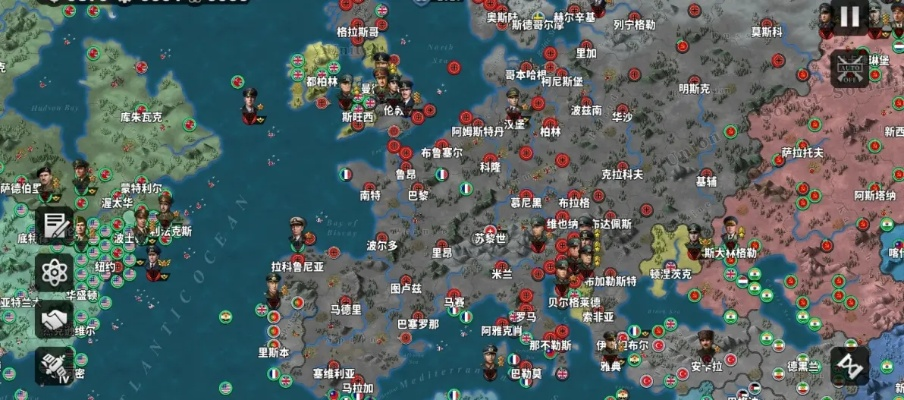Open the atom technology icon
The height and width of the screenshot is (400, 904).
pyautogui.click(x=56, y=272)
